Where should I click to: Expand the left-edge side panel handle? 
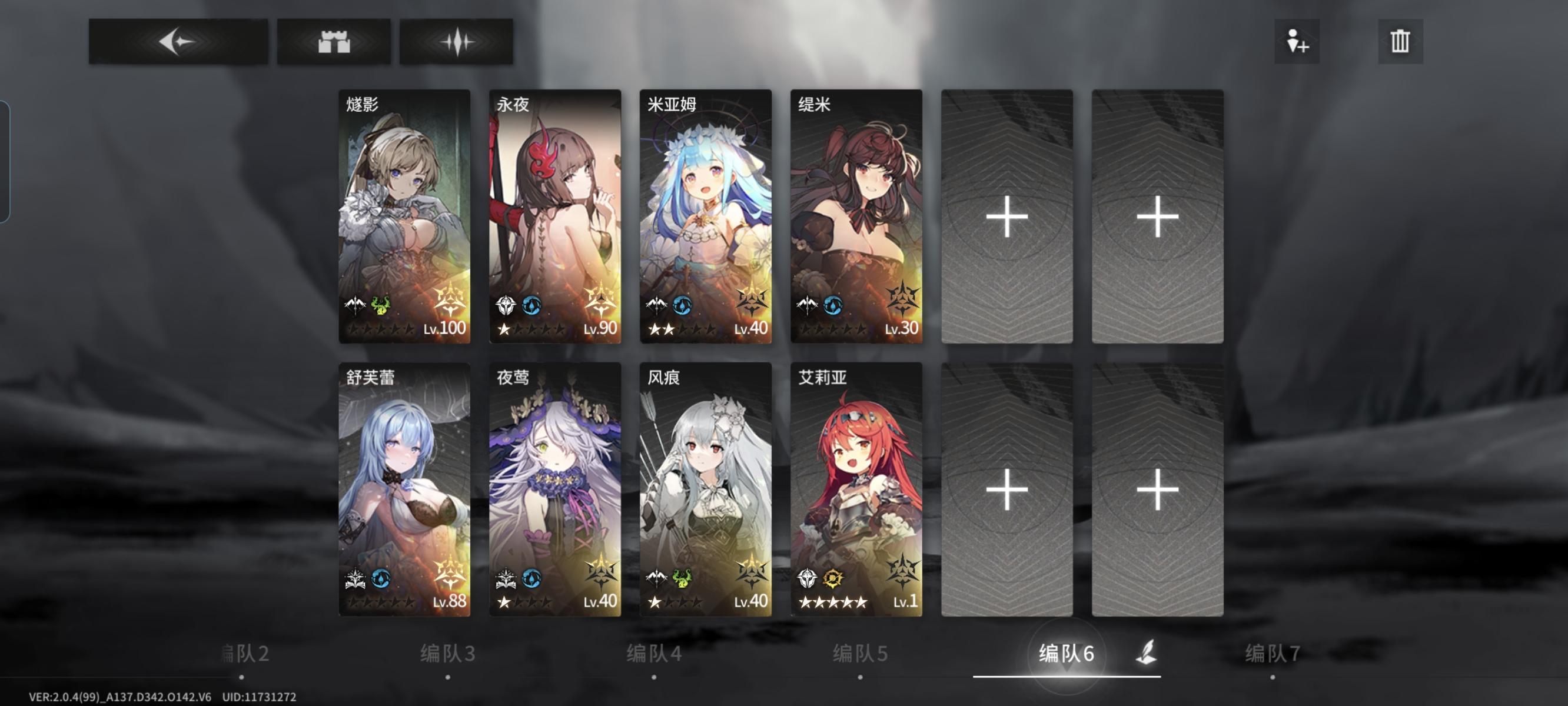[6, 164]
